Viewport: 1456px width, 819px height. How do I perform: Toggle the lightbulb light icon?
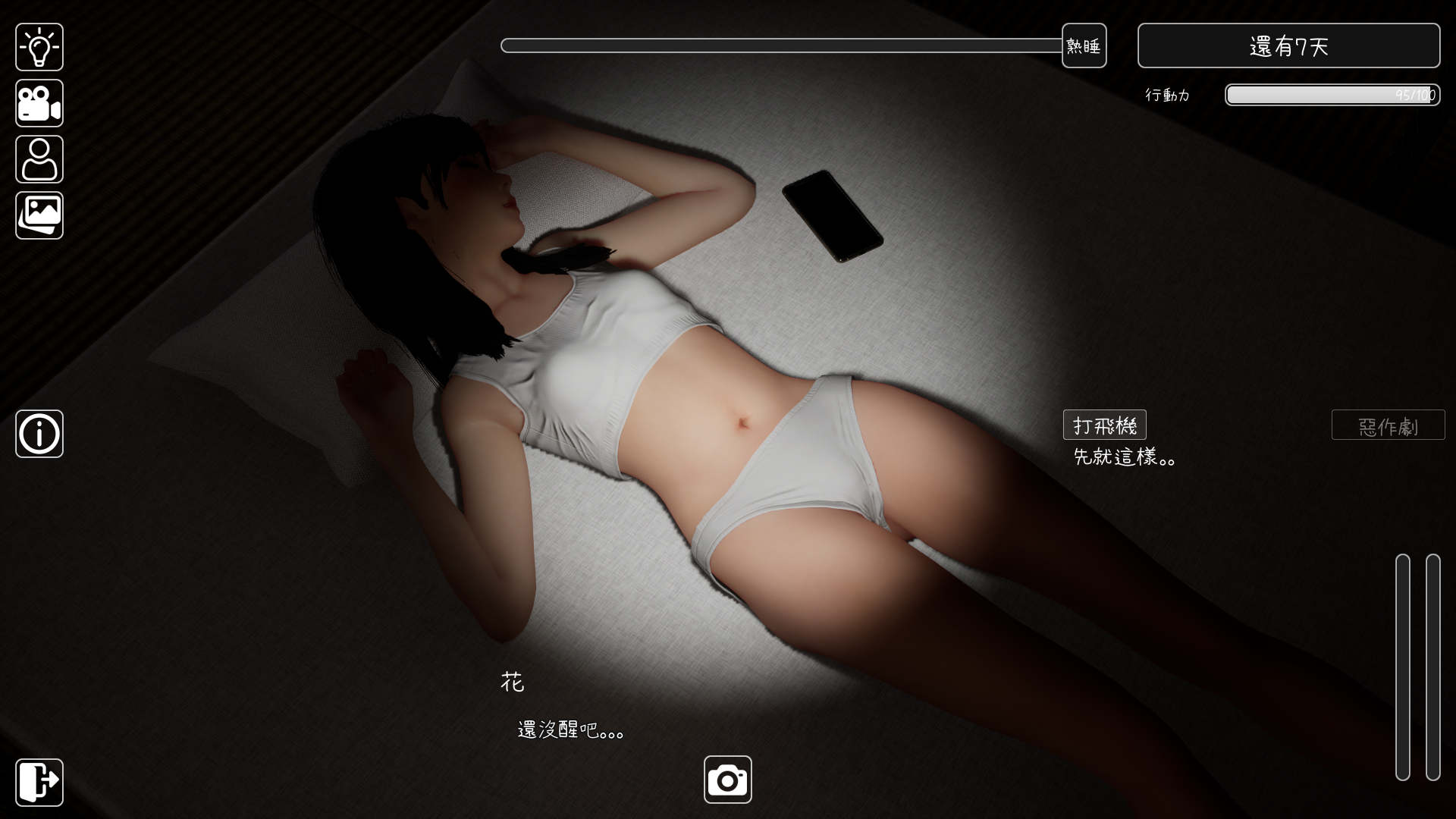click(39, 46)
